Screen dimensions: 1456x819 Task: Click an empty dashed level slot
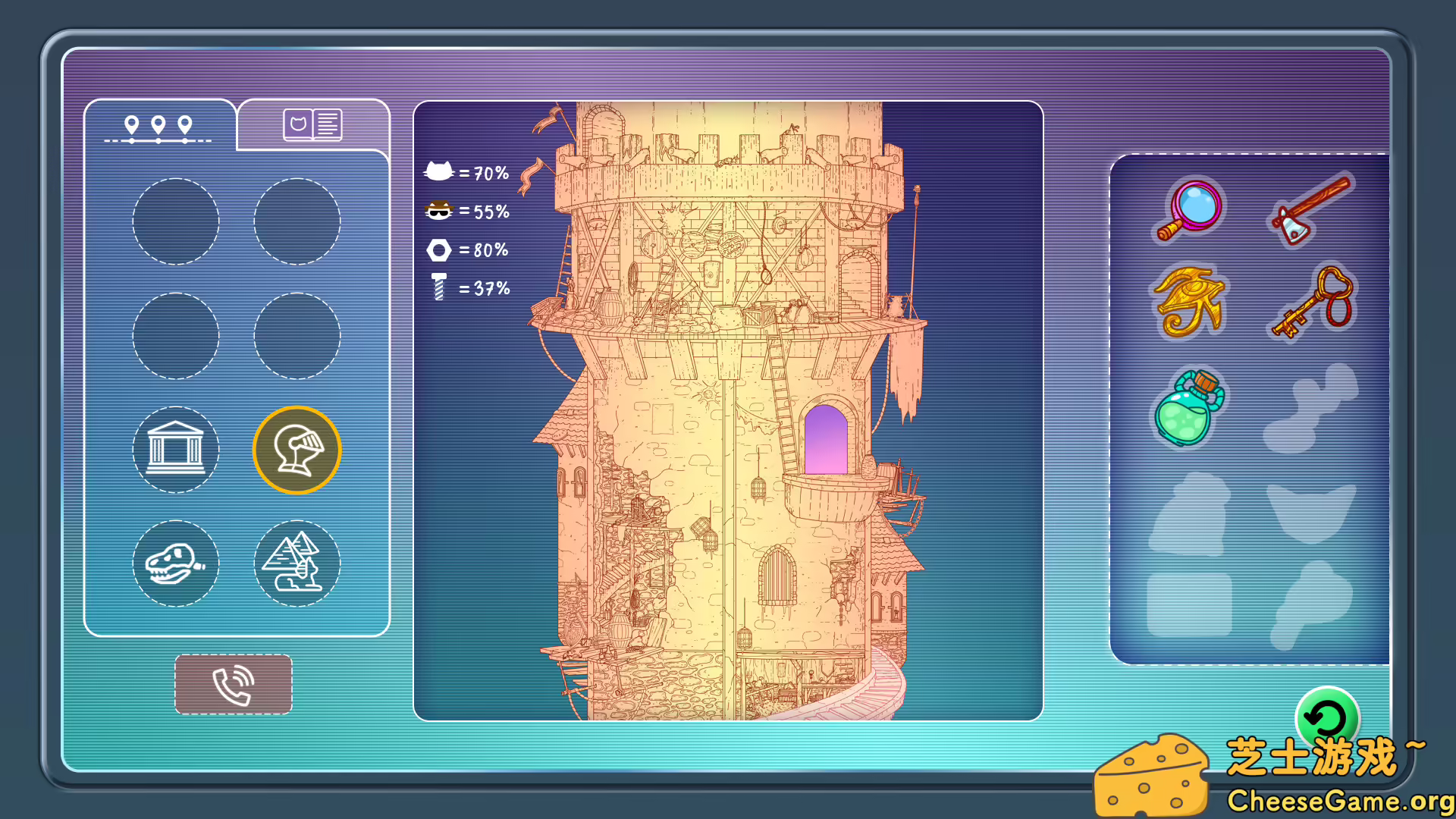click(176, 220)
